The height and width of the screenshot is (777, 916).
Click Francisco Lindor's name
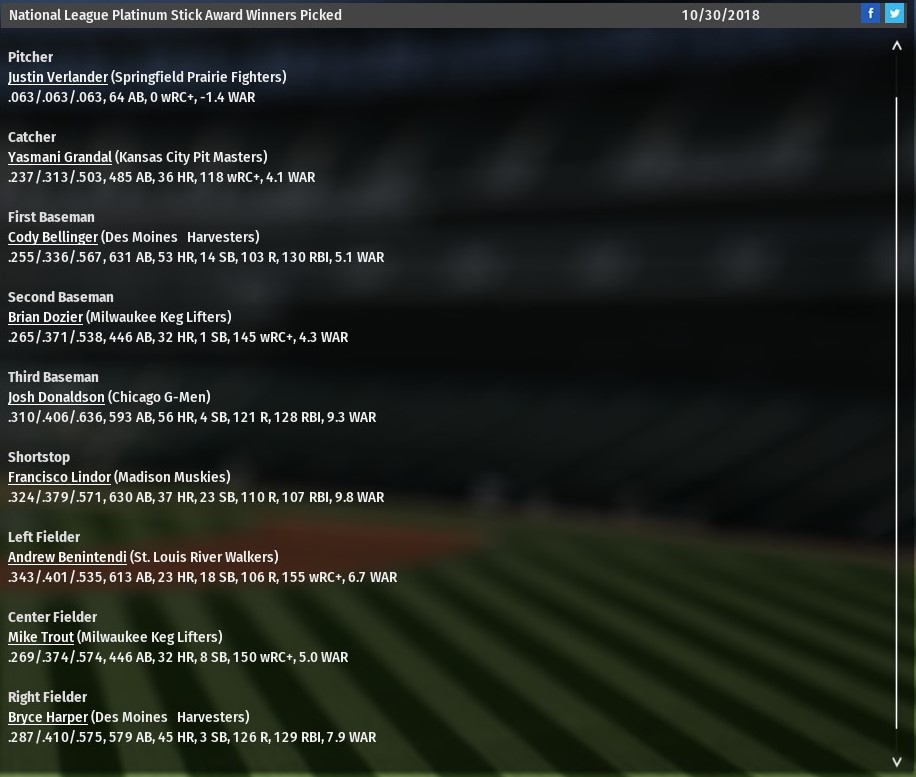[x=59, y=477]
